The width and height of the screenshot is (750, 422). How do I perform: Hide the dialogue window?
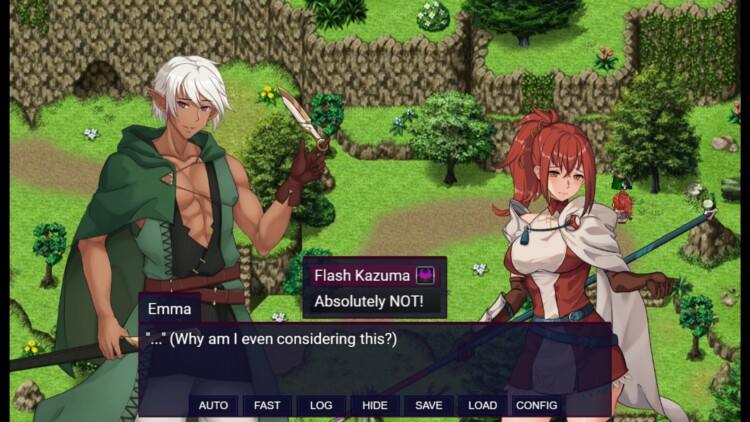[375, 405]
